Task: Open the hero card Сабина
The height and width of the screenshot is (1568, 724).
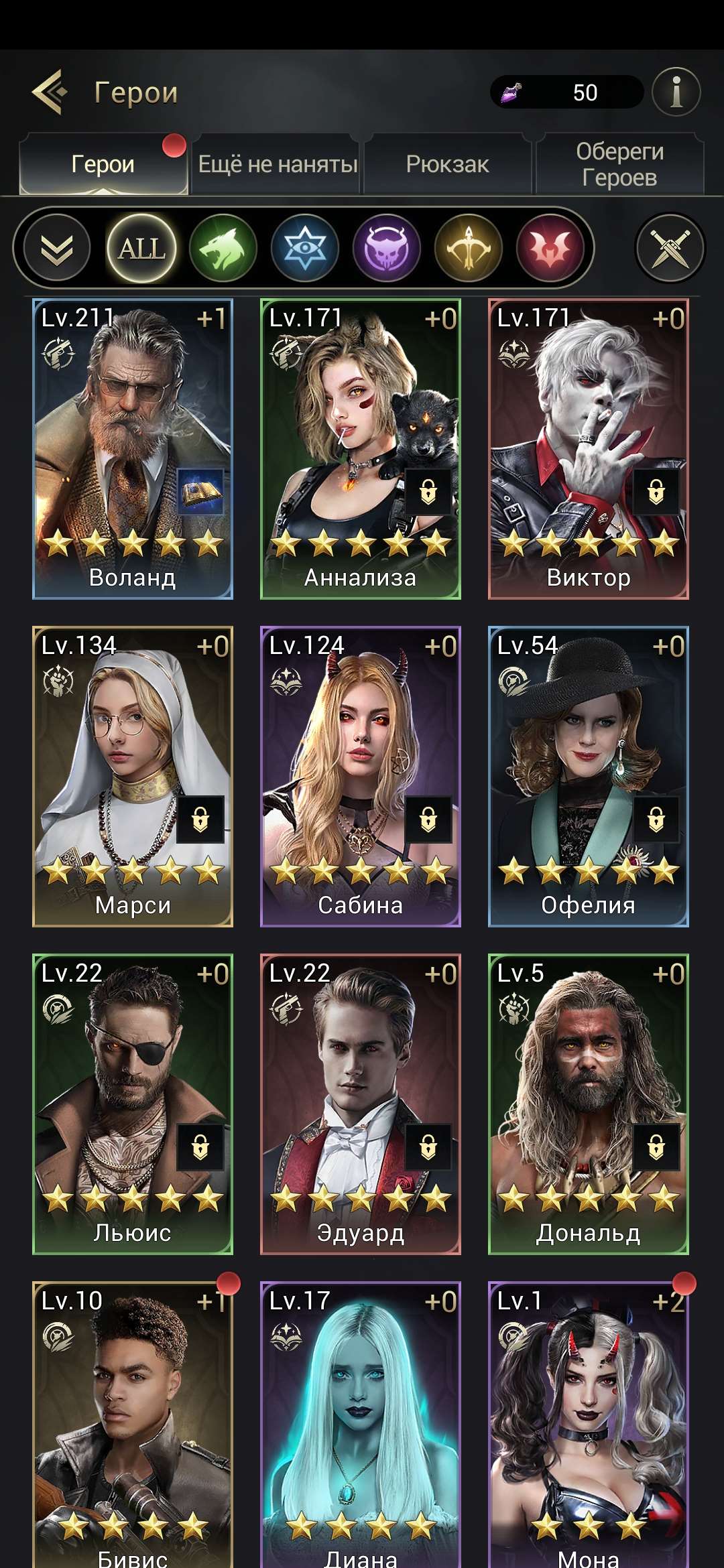Action: 361,777
